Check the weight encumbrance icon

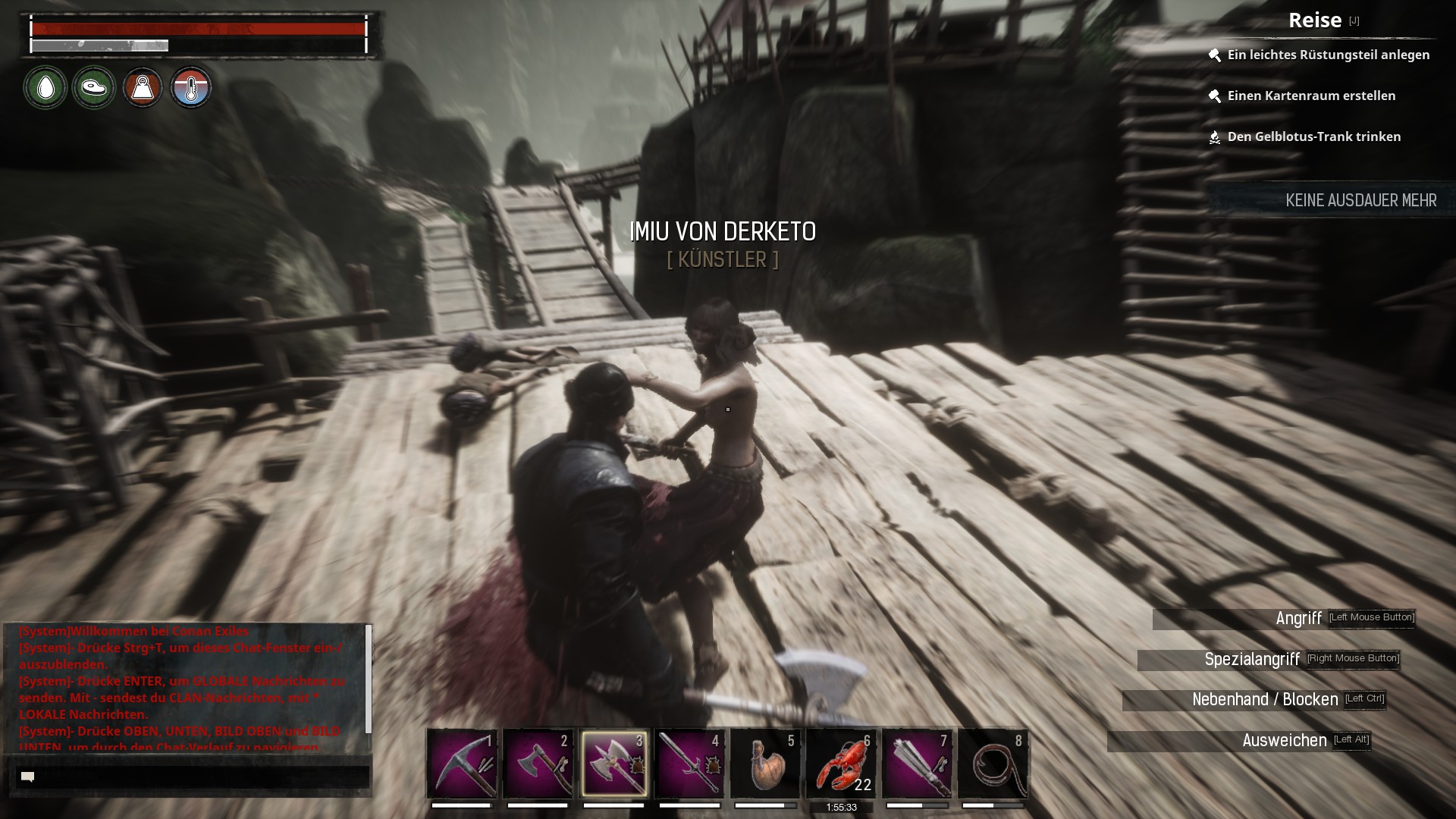click(143, 88)
